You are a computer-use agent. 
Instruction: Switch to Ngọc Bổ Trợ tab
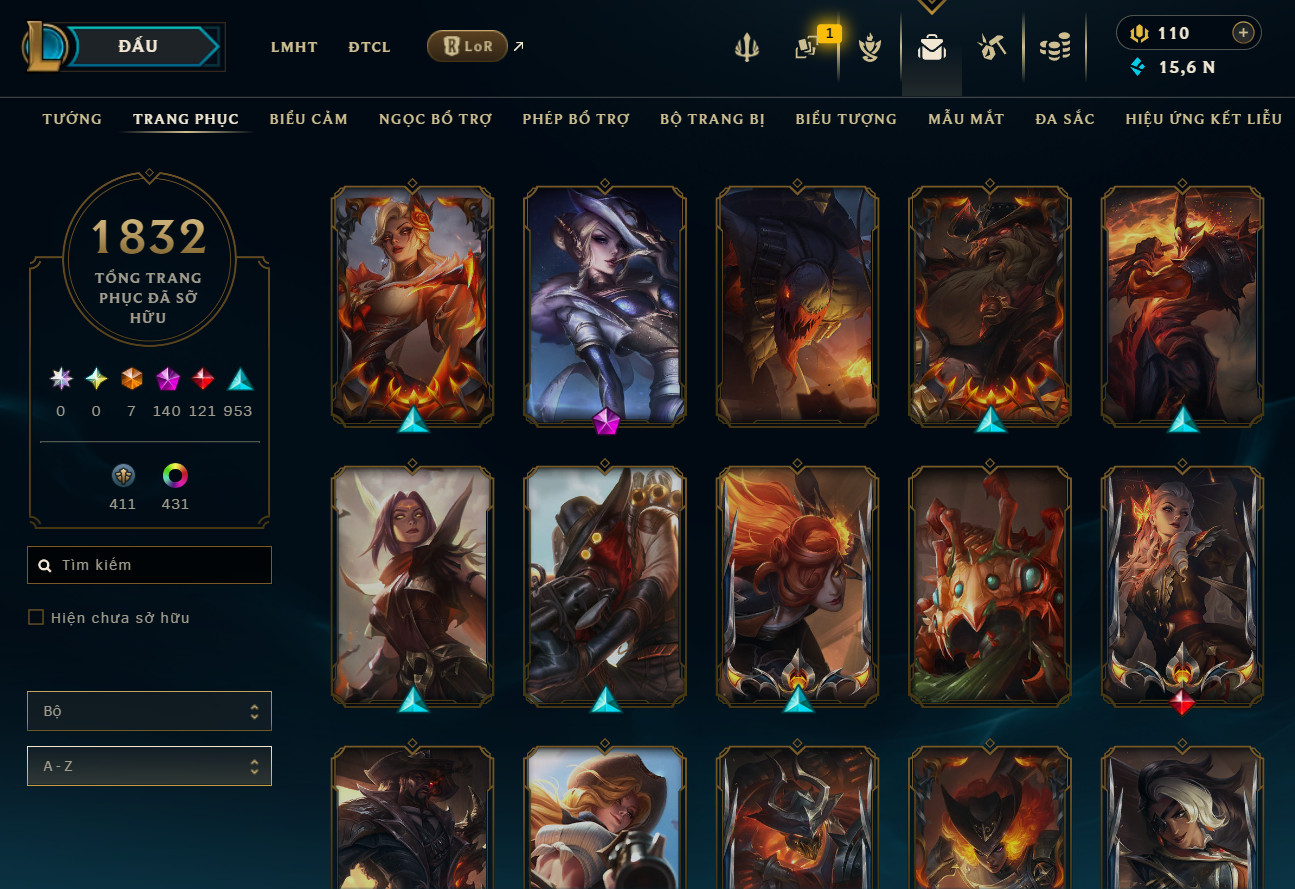point(435,119)
